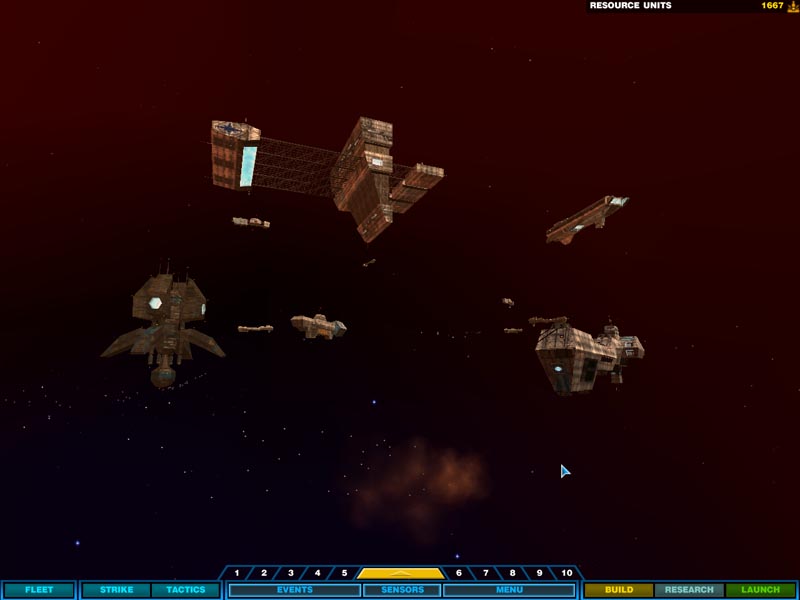Select control group 3
Screen dimensions: 800x600
coord(291,573)
